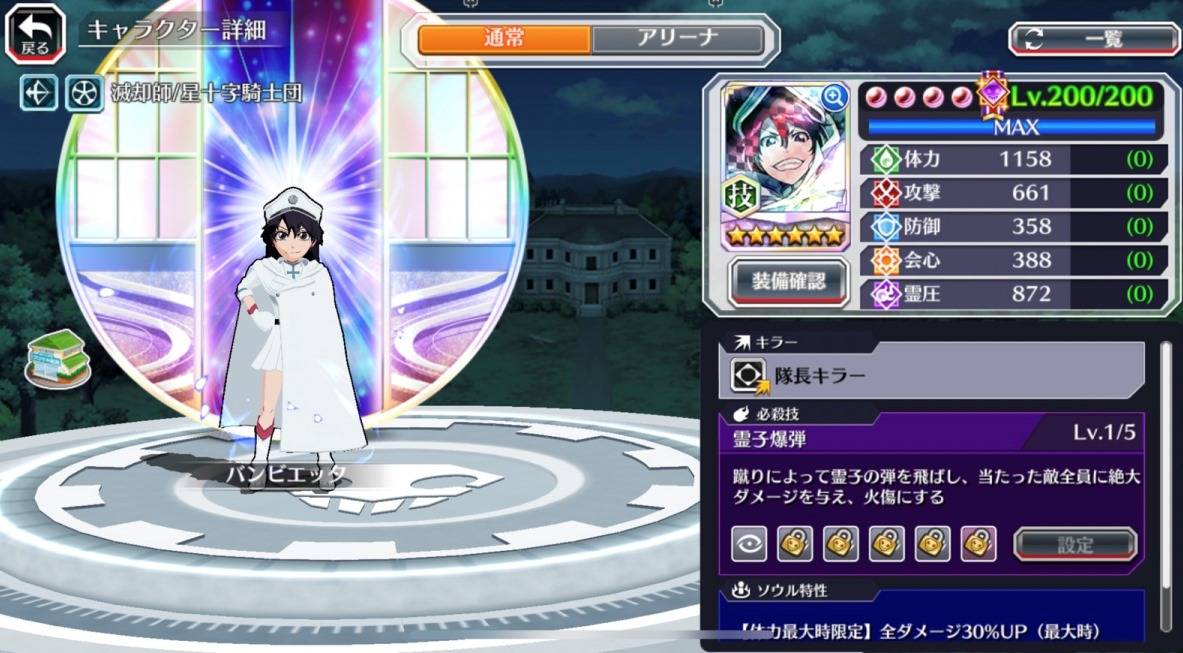The width and height of the screenshot is (1183, 653).
Task: Click the 設定 special move button
Action: (1075, 544)
